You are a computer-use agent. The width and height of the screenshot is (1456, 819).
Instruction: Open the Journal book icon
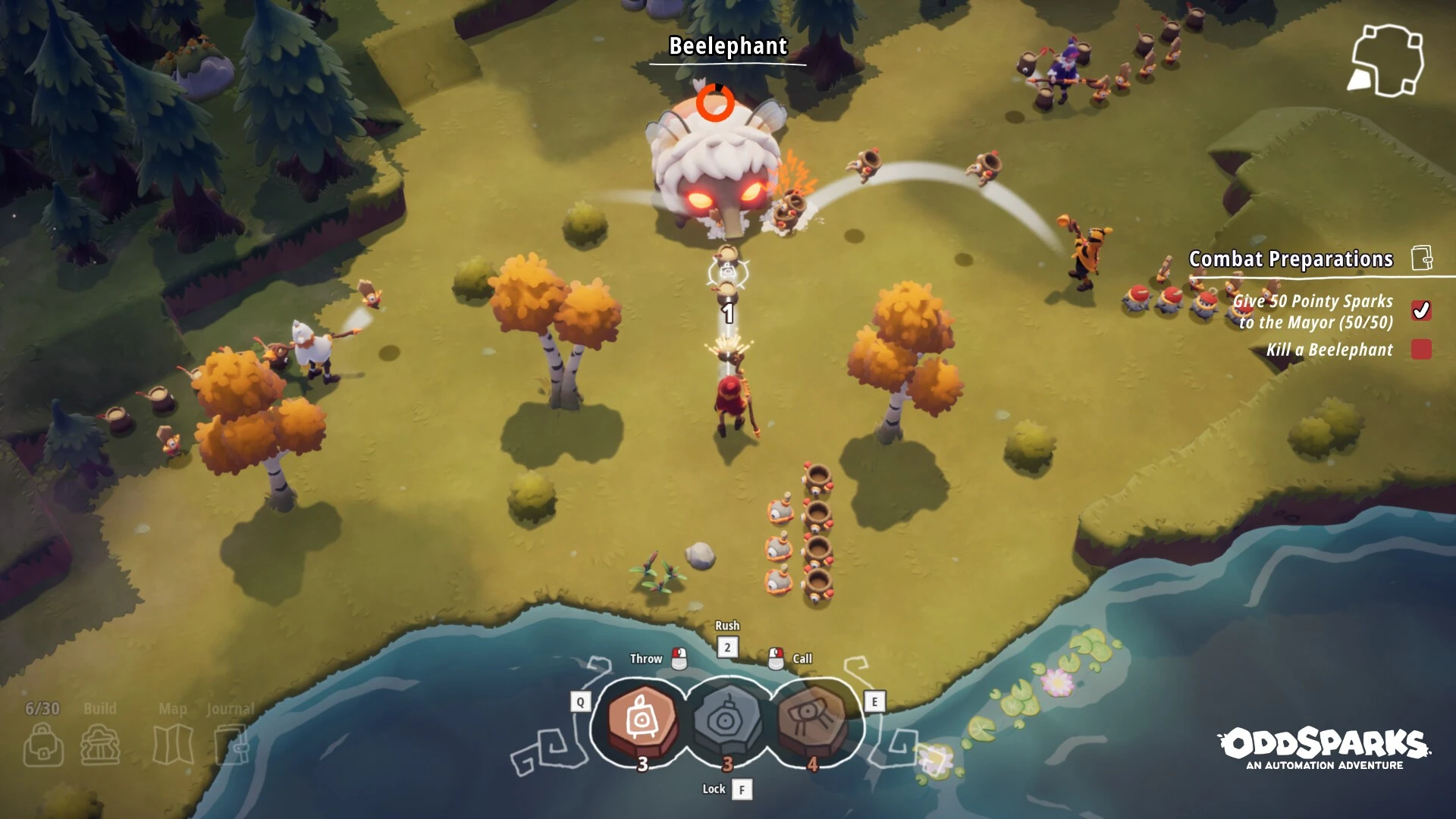[231, 745]
